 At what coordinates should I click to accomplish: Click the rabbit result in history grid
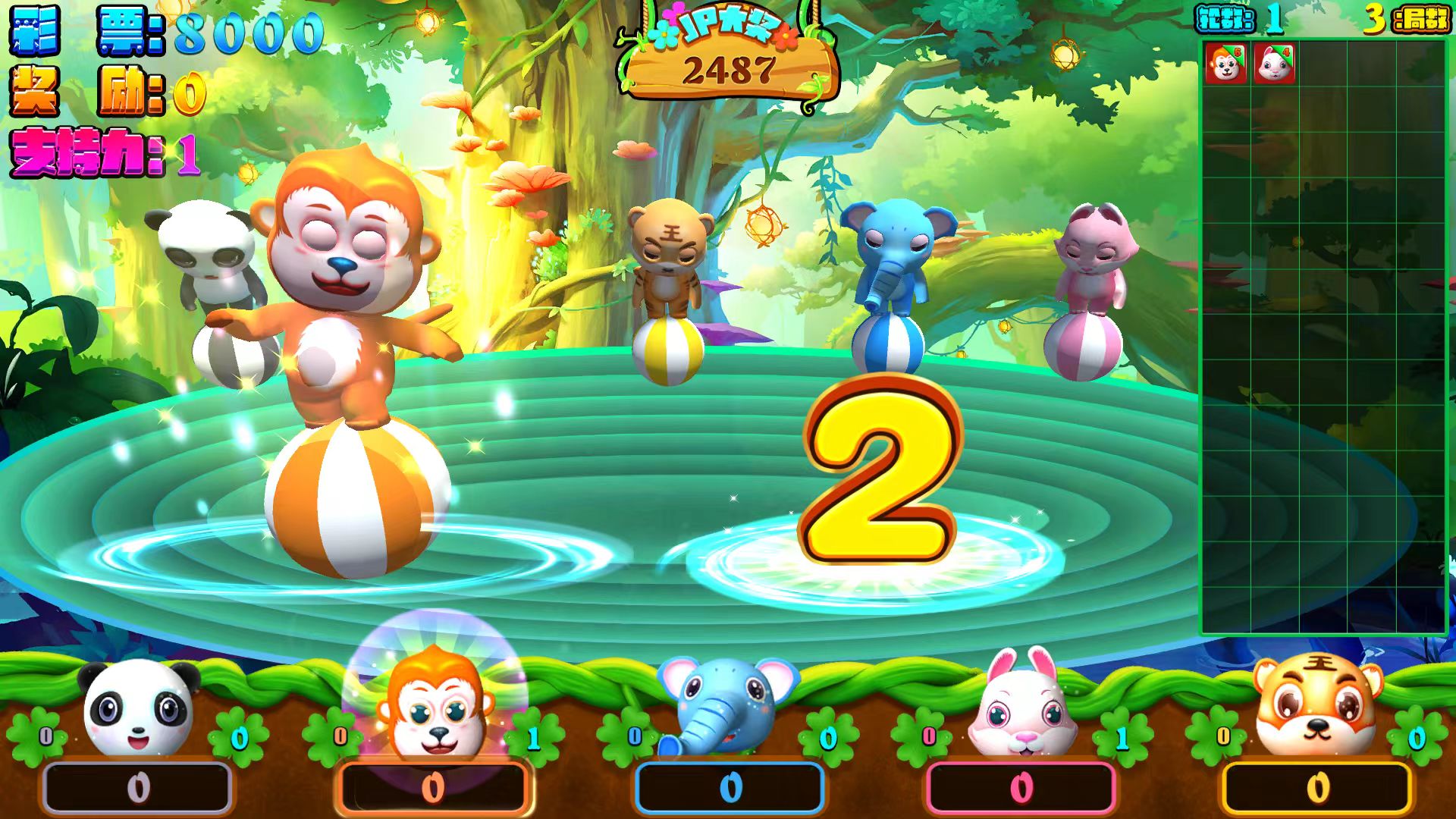[1274, 64]
